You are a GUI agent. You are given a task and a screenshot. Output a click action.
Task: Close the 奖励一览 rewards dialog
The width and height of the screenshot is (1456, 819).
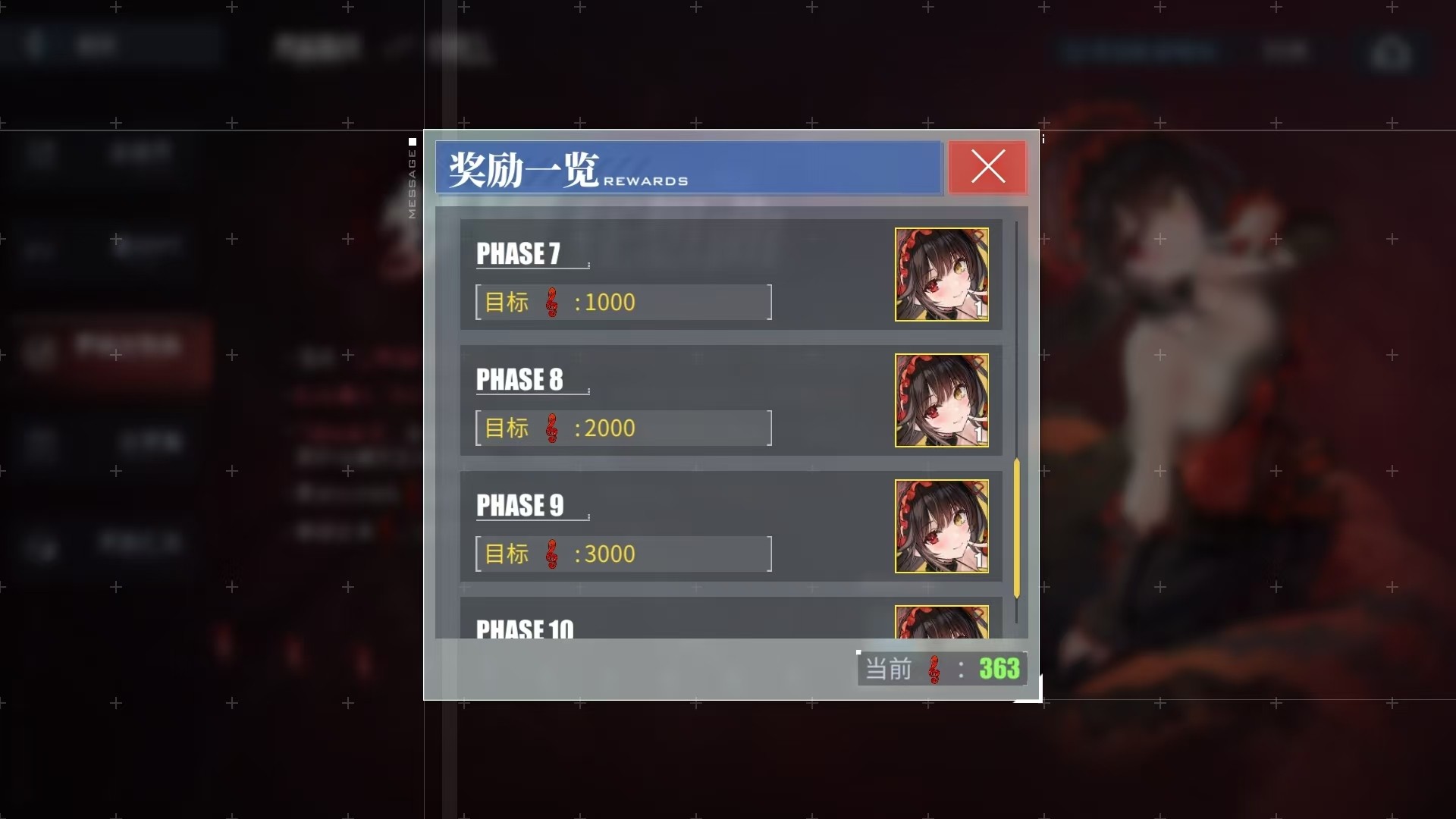click(x=987, y=168)
